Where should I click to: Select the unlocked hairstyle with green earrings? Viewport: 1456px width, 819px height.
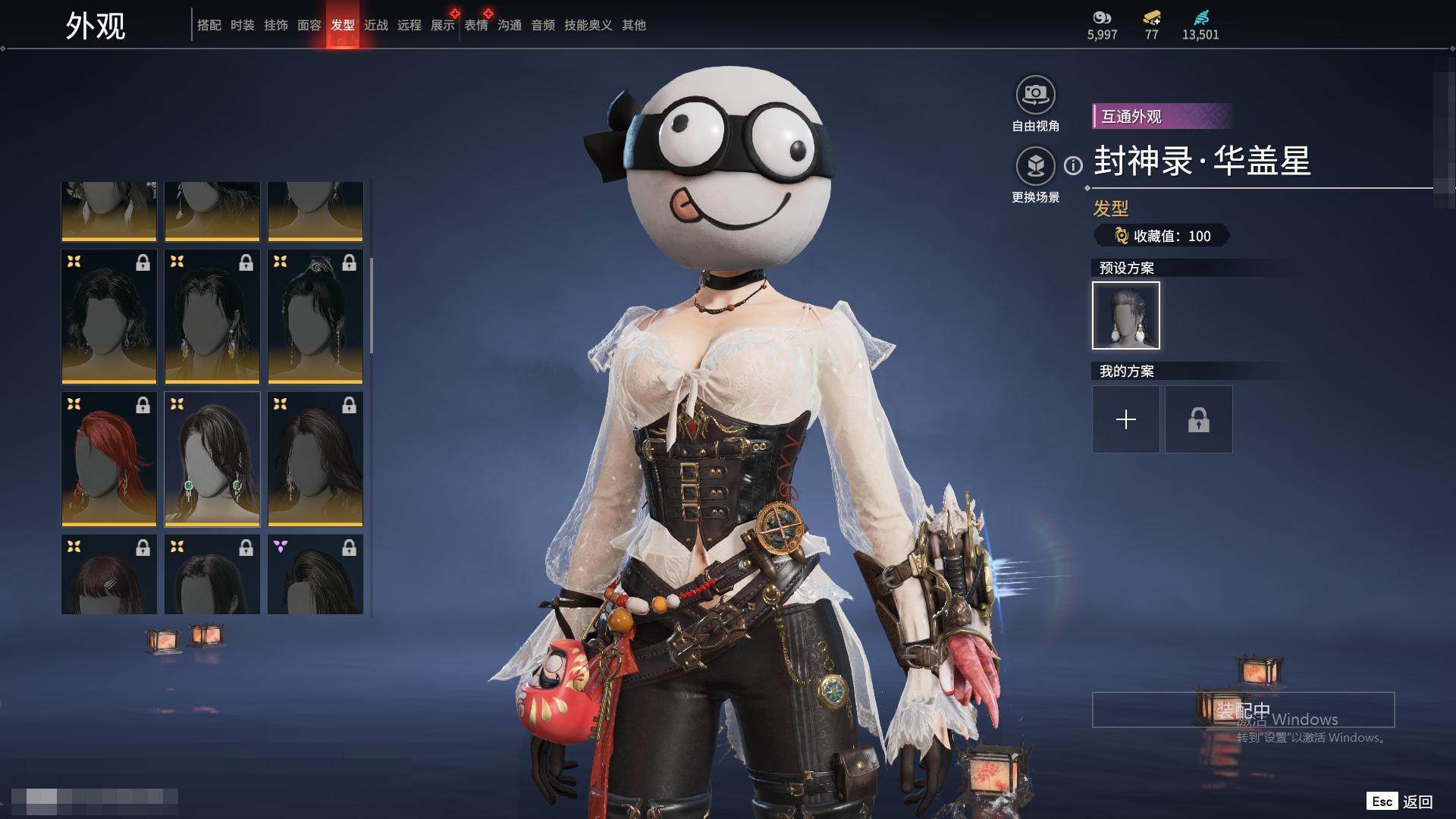[x=212, y=459]
